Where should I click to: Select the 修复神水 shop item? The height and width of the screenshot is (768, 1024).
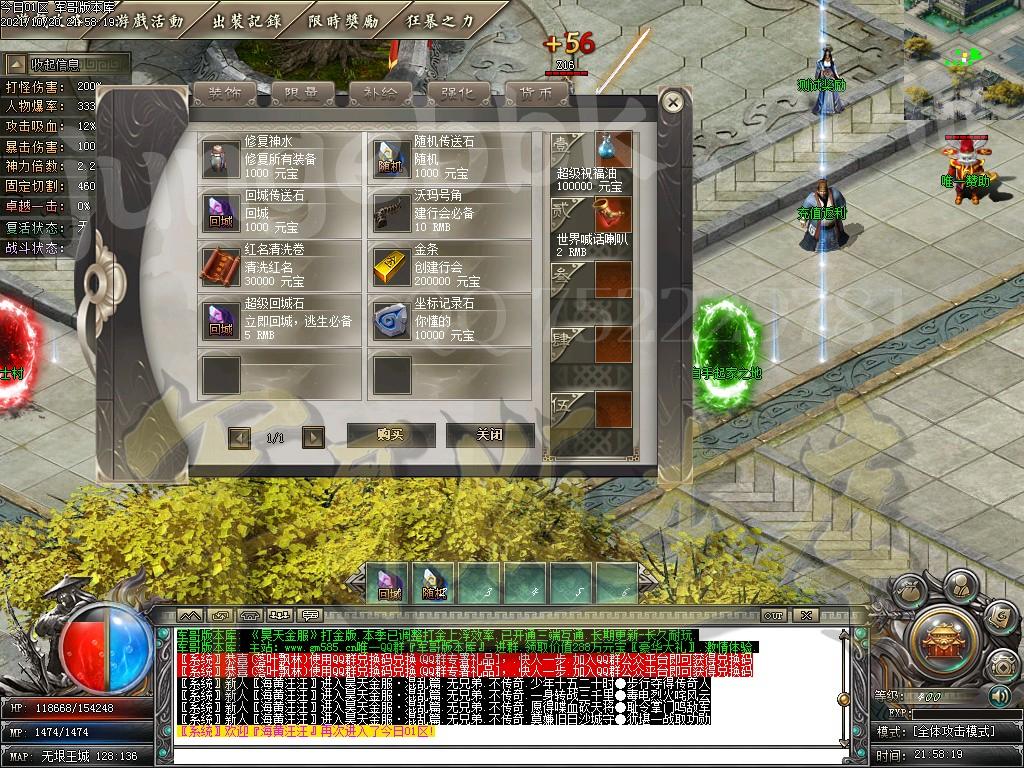pyautogui.click(x=279, y=158)
